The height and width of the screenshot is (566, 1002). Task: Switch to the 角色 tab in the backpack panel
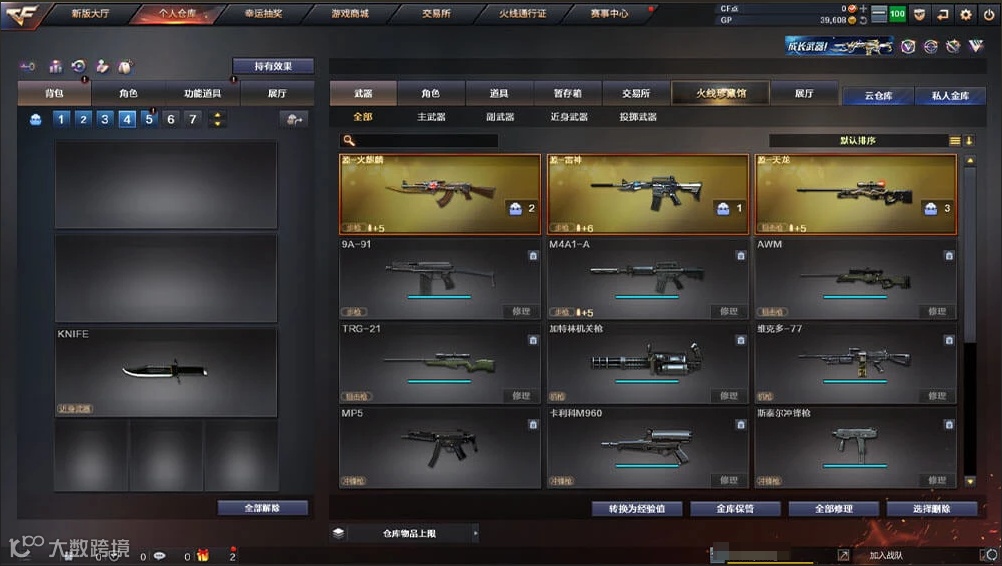[128, 93]
